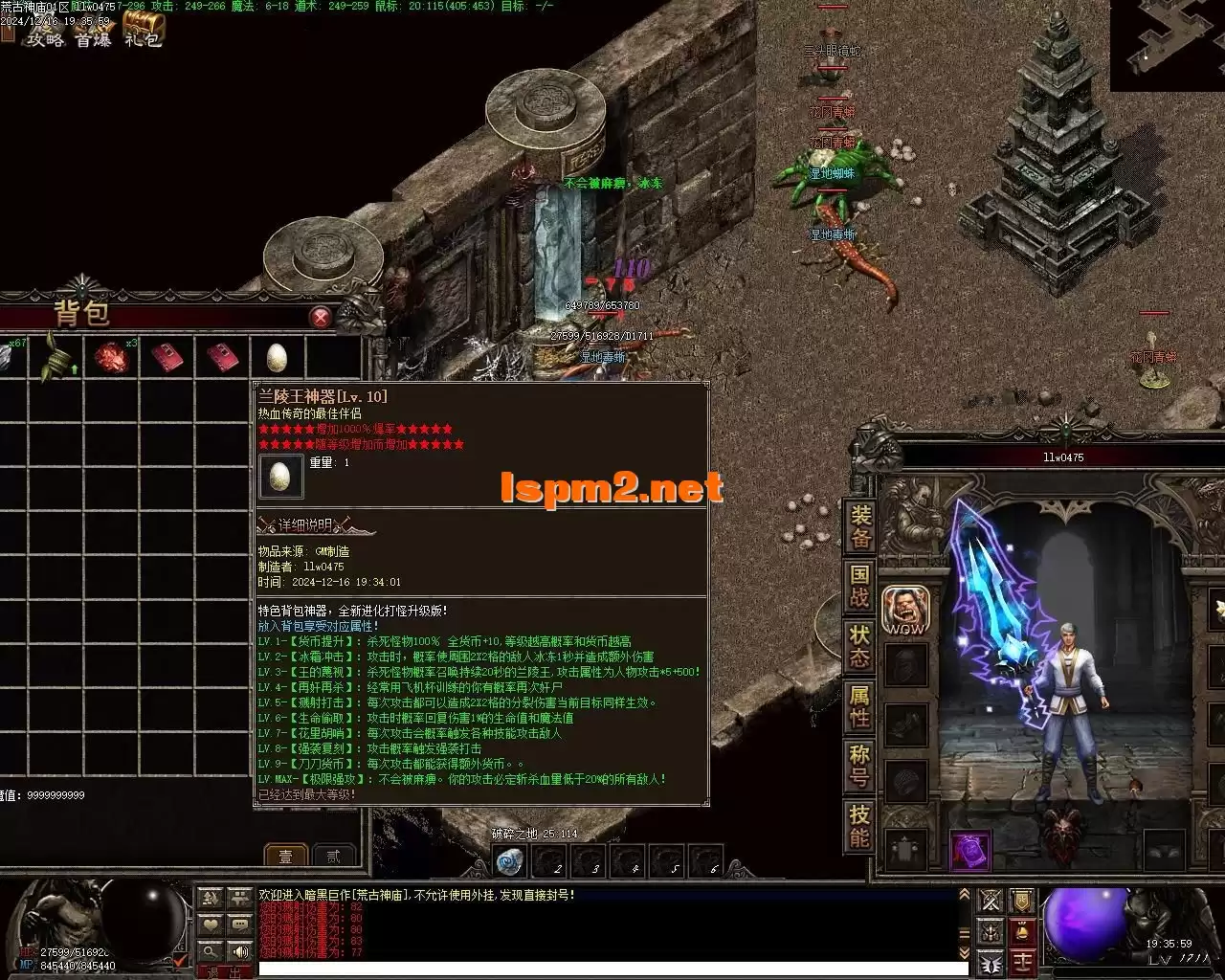Select the red gem stack in the backpack
Screen dimensions: 1225x980
(x=110, y=358)
